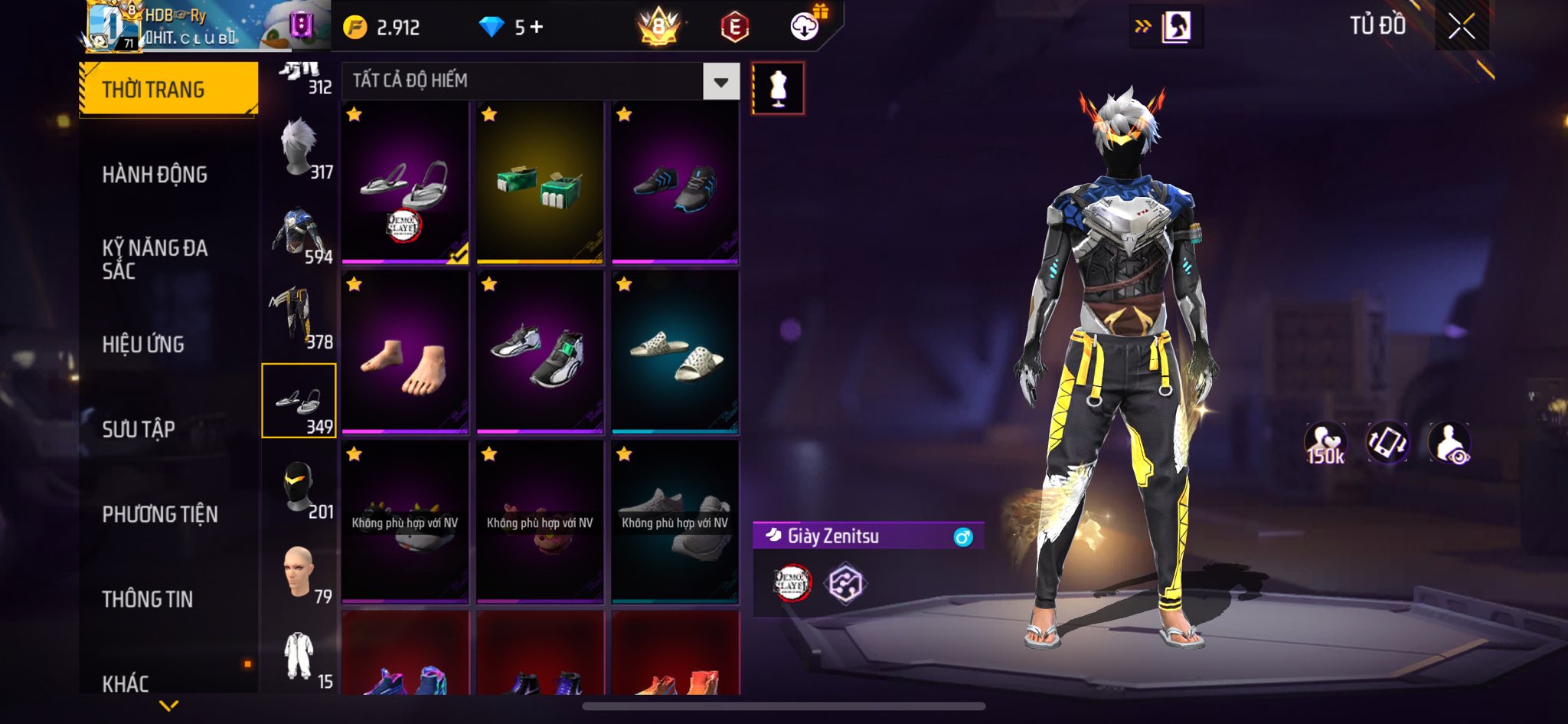Click the mannequin outfit preview button
Image resolution: width=1568 pixels, height=724 pixels.
[778, 88]
